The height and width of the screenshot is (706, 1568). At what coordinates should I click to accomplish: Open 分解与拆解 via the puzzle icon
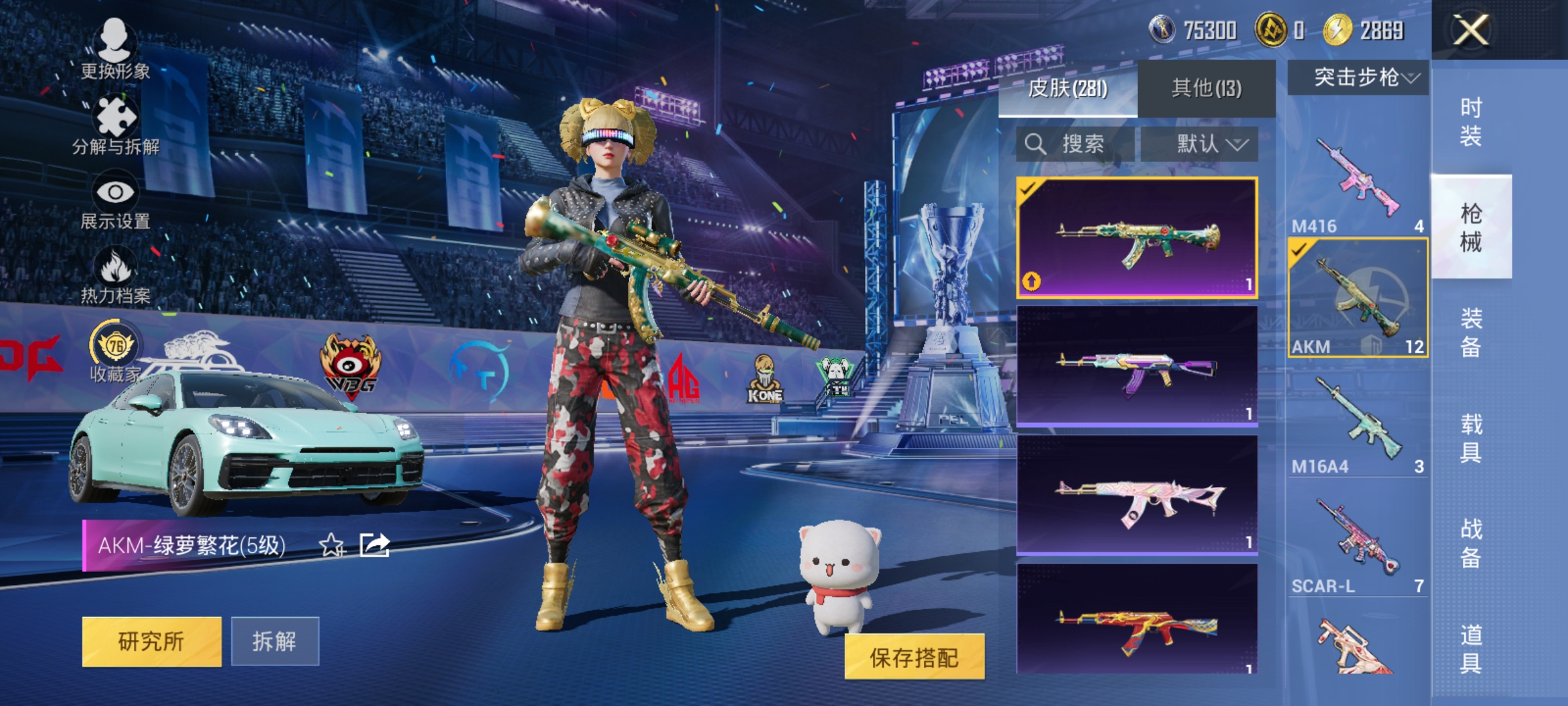point(115,116)
